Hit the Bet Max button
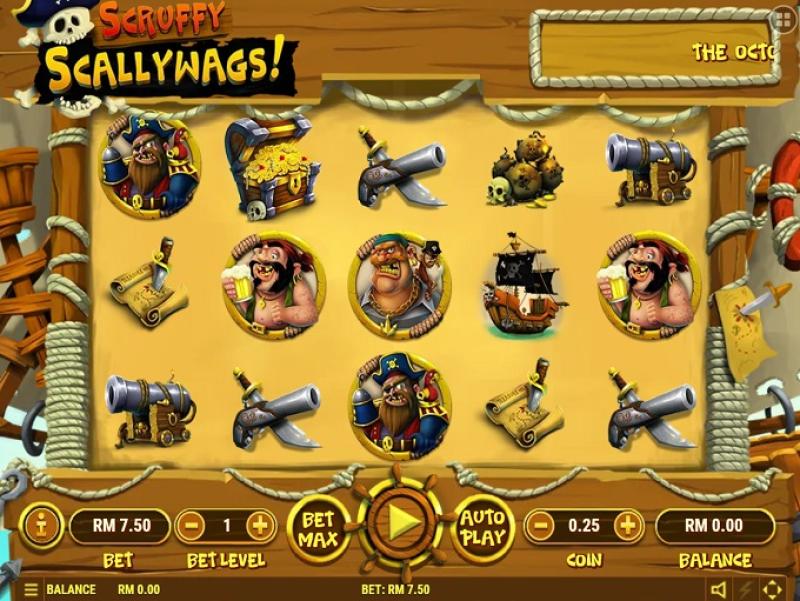 click(318, 526)
